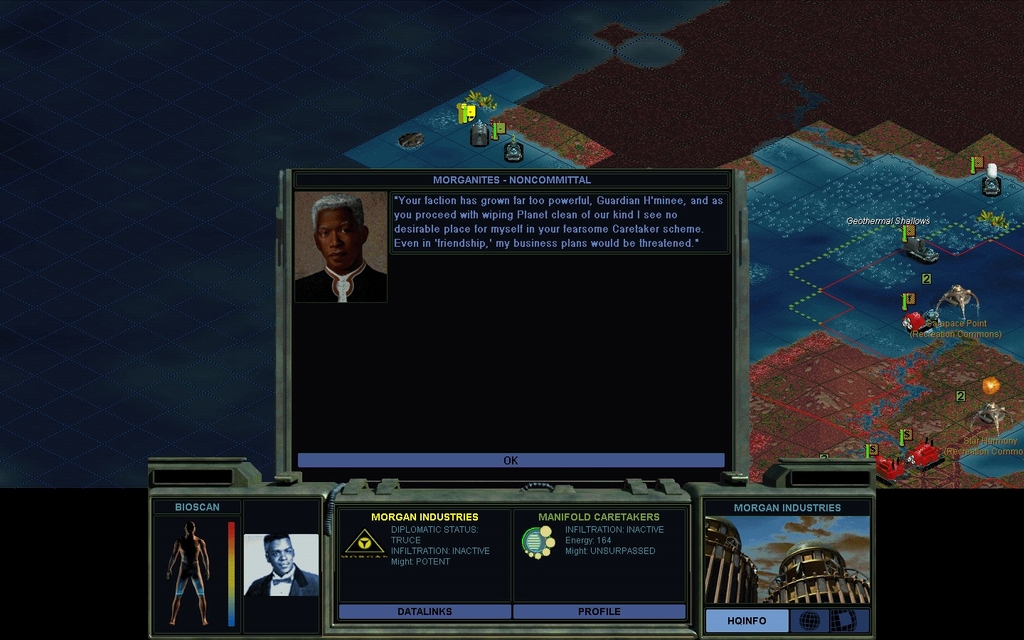Show the faction Profile
Screen dimensions: 1024x640
[599, 611]
